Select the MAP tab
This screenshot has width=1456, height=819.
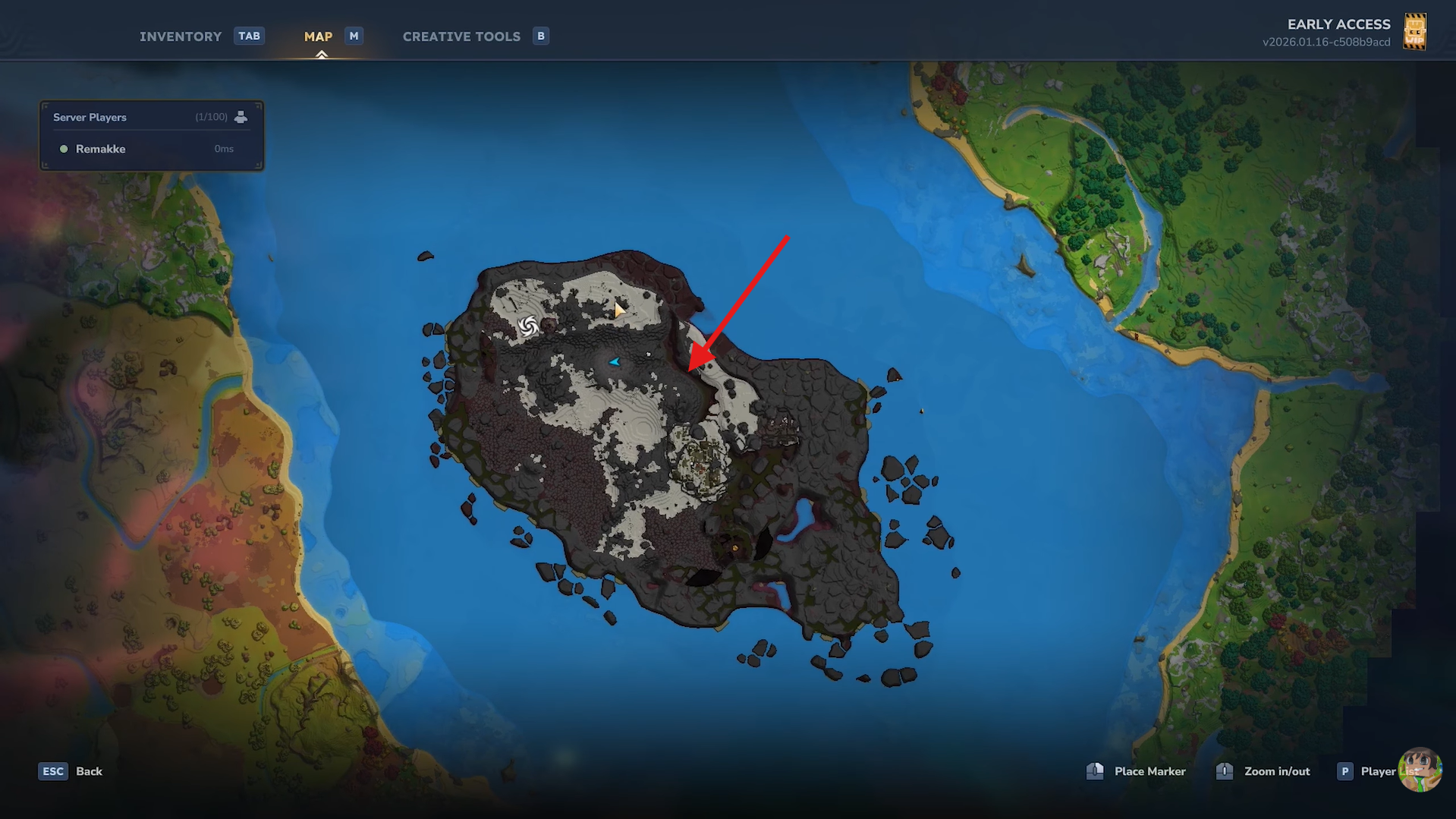tap(318, 36)
